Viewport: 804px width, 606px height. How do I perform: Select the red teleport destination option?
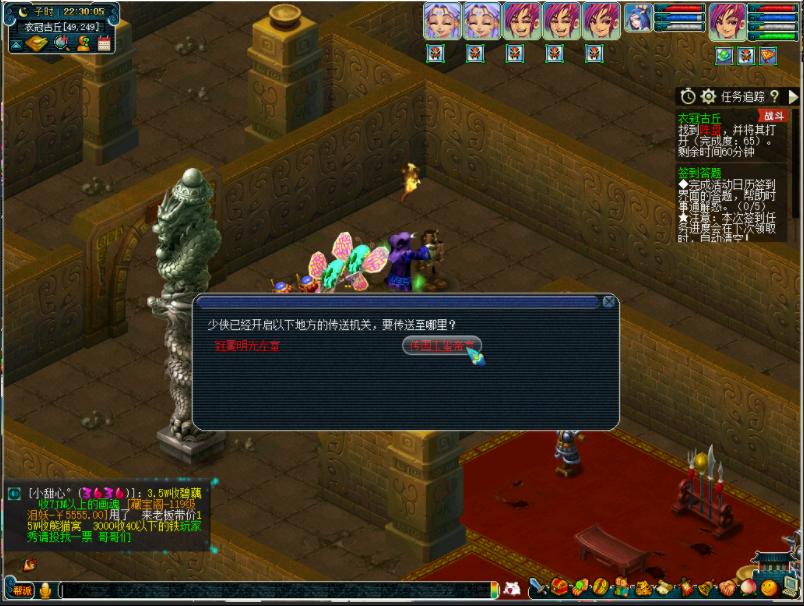coord(250,346)
